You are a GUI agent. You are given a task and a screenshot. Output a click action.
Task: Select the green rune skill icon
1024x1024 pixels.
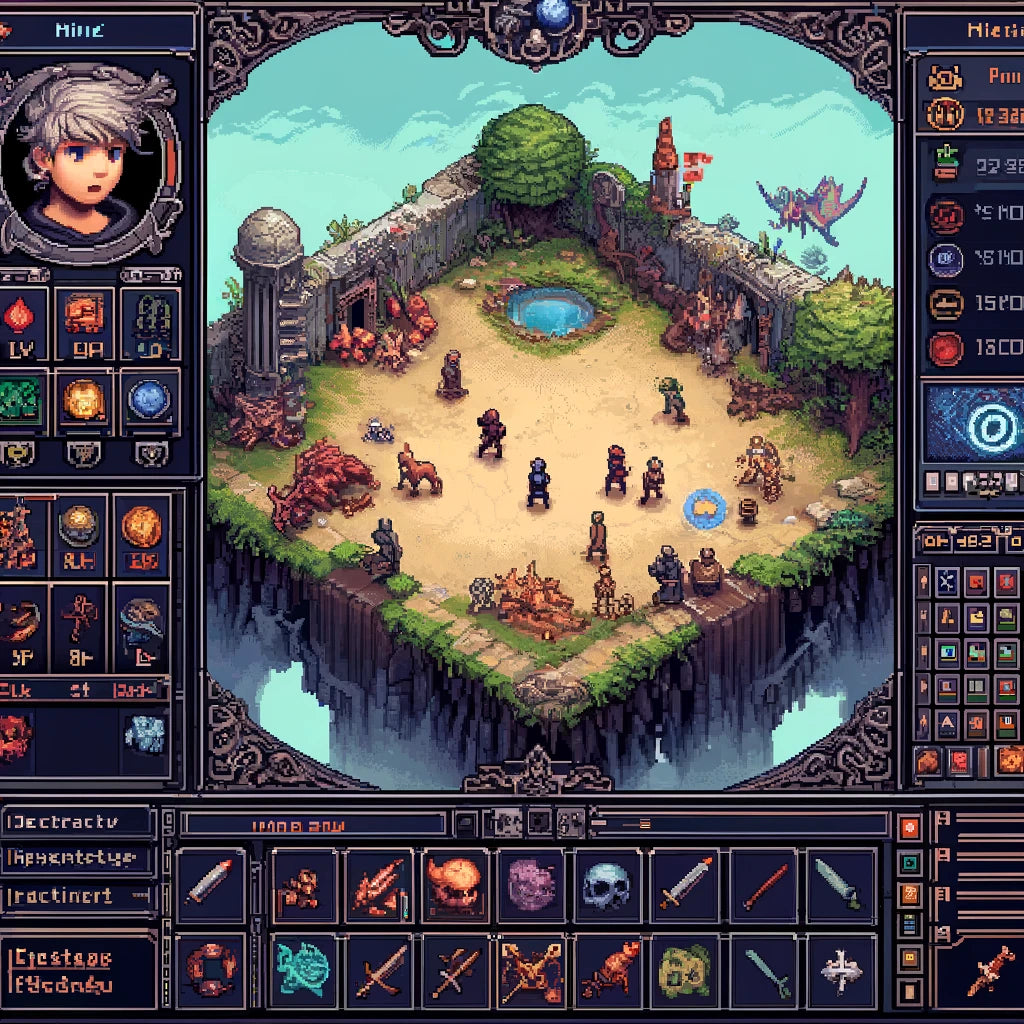click(x=21, y=397)
